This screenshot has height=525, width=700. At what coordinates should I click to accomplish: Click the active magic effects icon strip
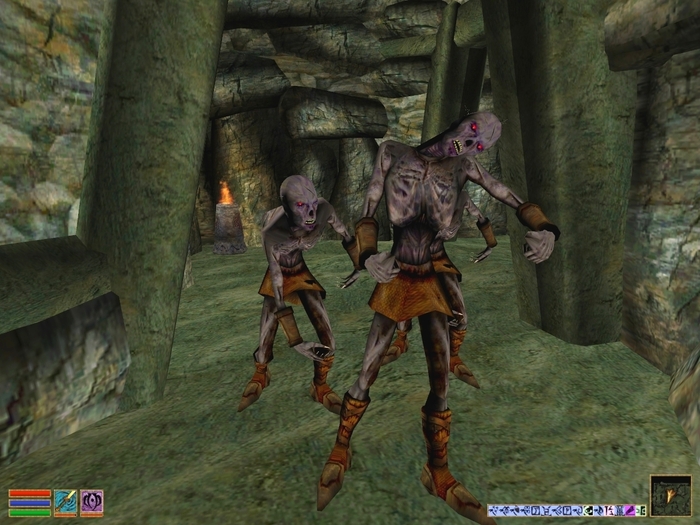(566, 510)
